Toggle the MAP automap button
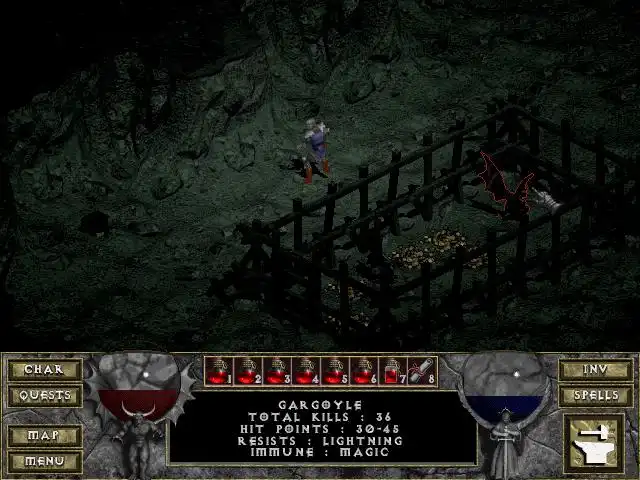 (44, 436)
